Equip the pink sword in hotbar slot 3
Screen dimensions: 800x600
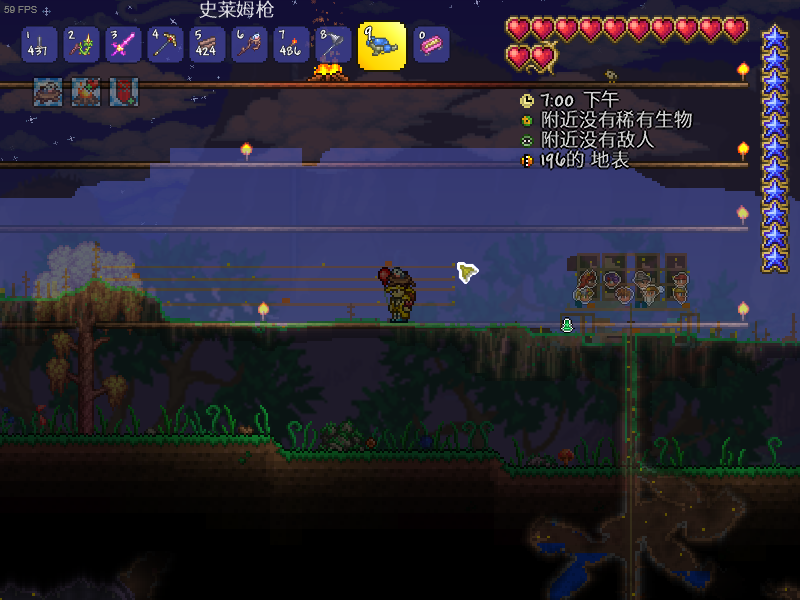(x=123, y=45)
